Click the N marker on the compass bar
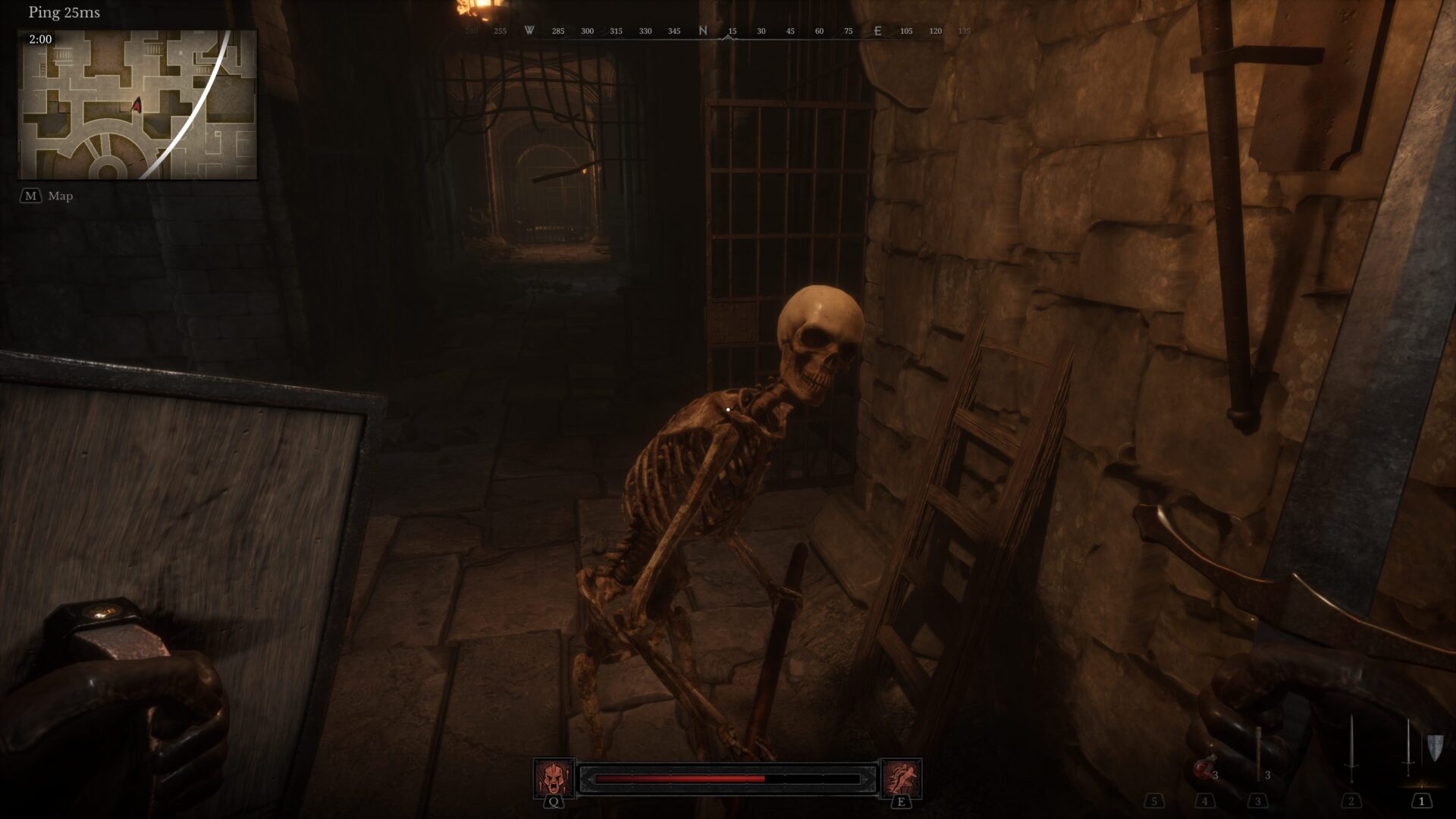The width and height of the screenshot is (1456, 819). [703, 31]
